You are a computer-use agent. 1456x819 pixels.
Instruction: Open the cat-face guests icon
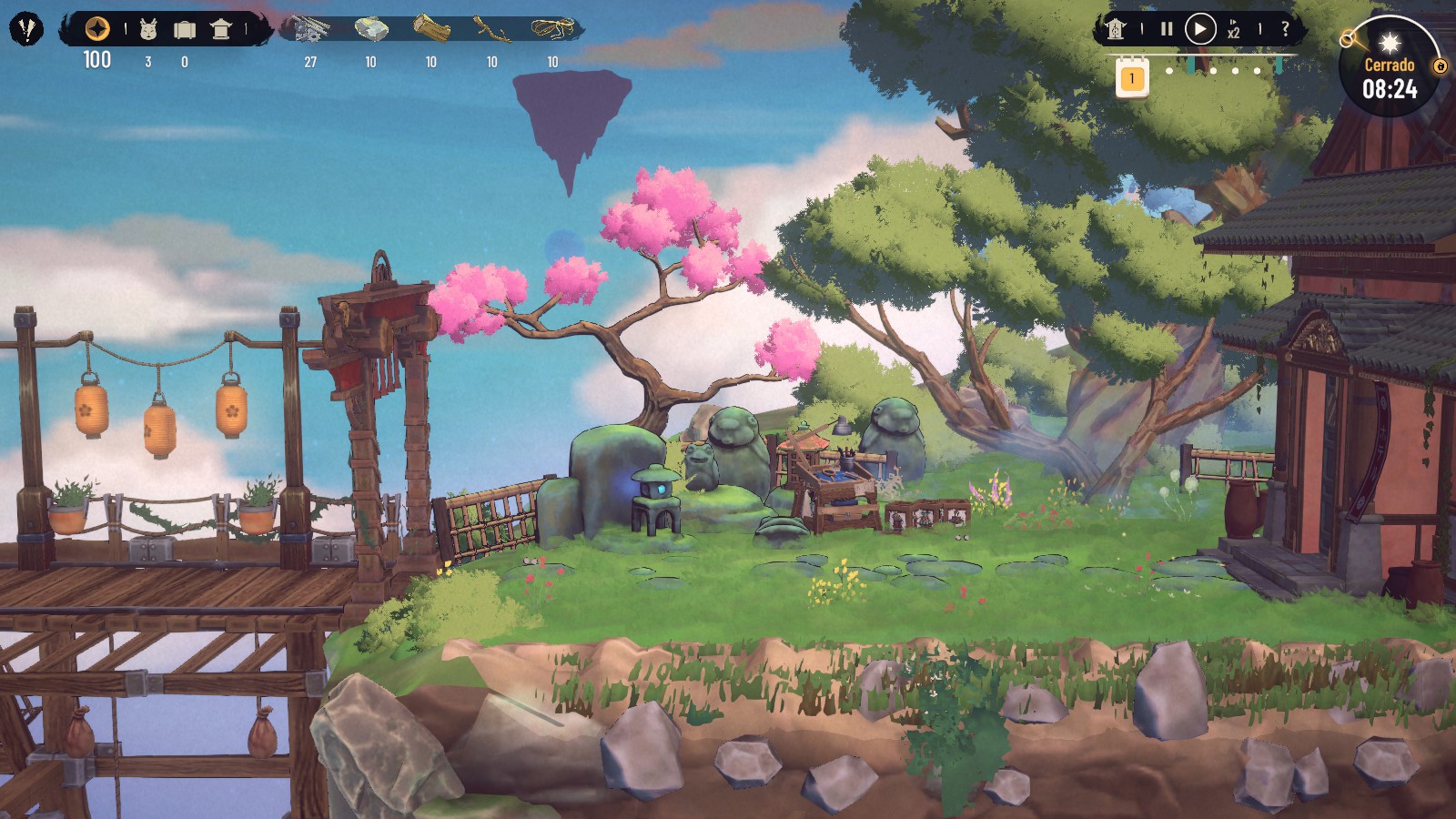click(x=148, y=30)
